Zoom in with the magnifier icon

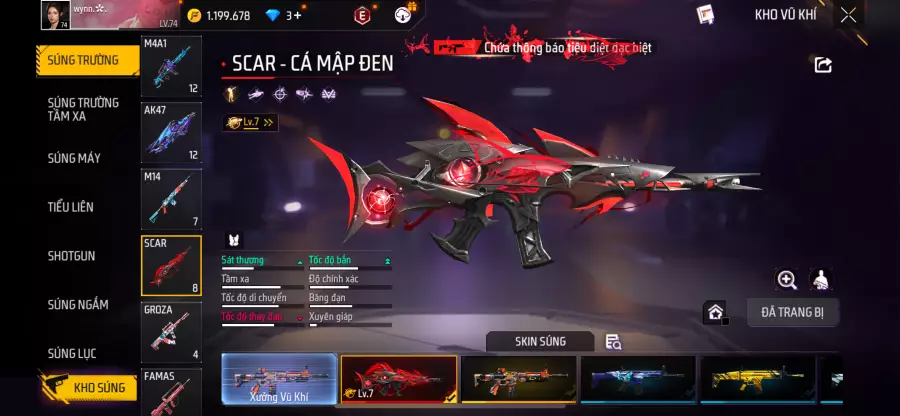787,280
